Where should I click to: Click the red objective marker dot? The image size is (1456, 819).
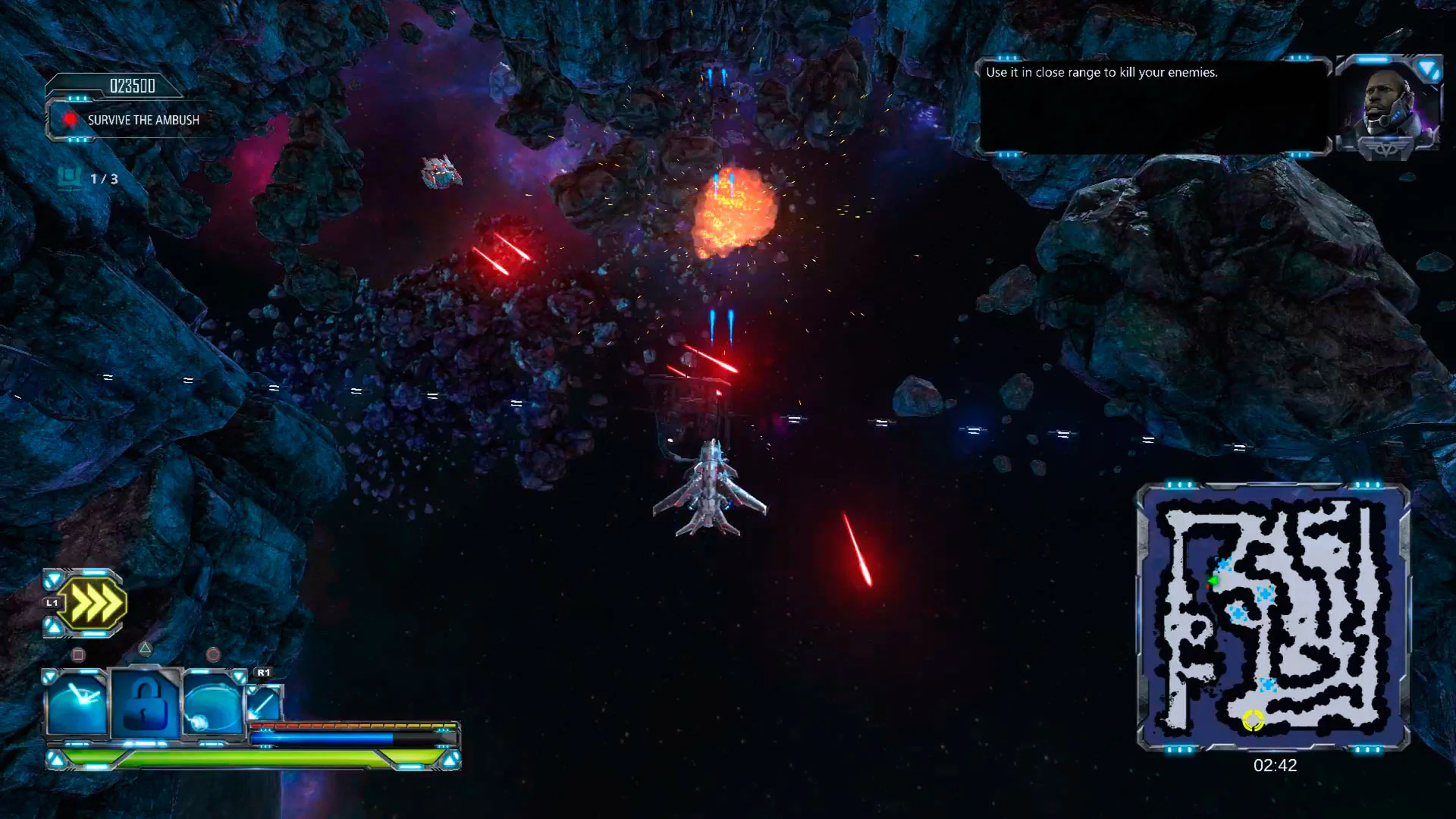71,119
